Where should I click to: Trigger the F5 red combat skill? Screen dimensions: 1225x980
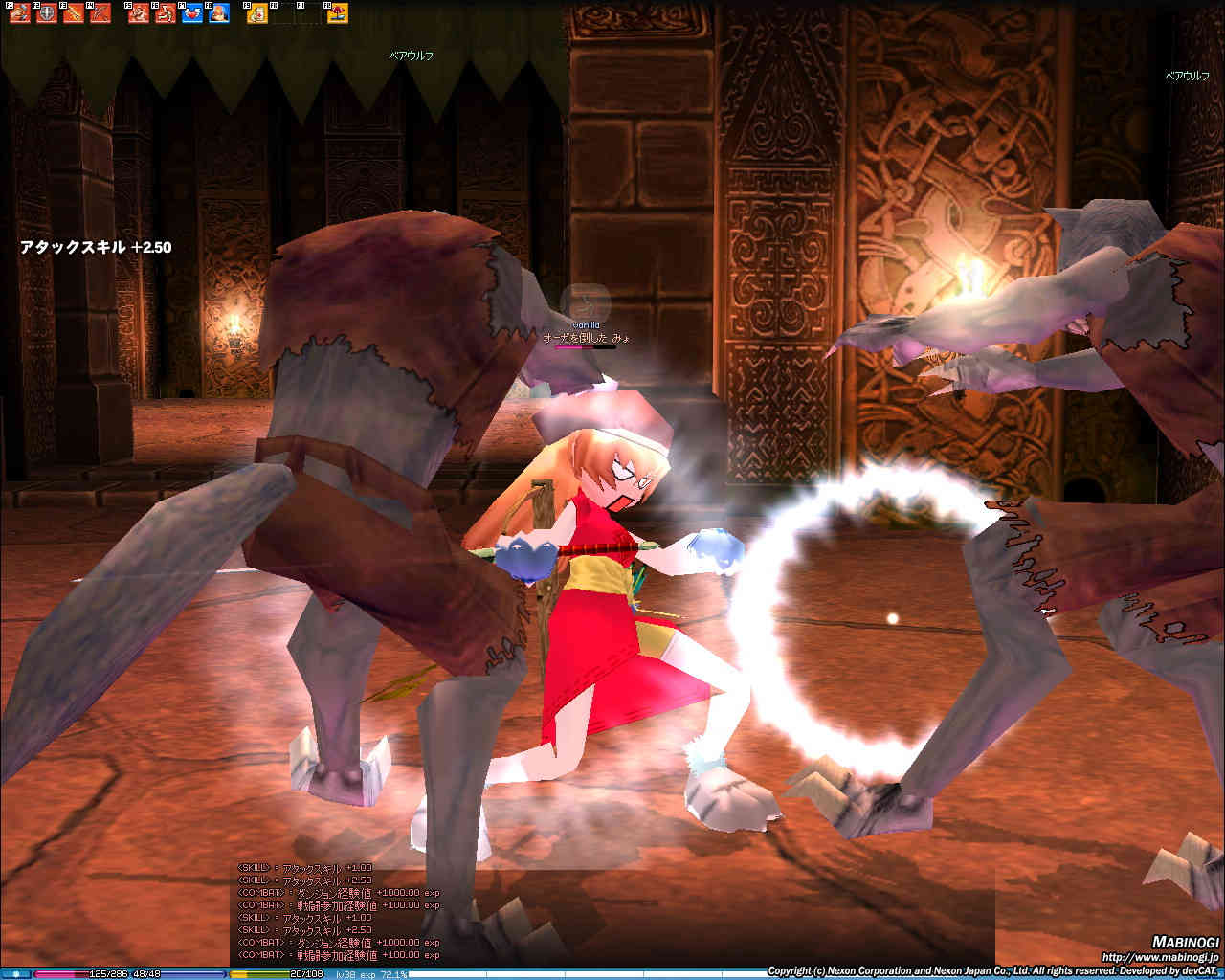139,14
